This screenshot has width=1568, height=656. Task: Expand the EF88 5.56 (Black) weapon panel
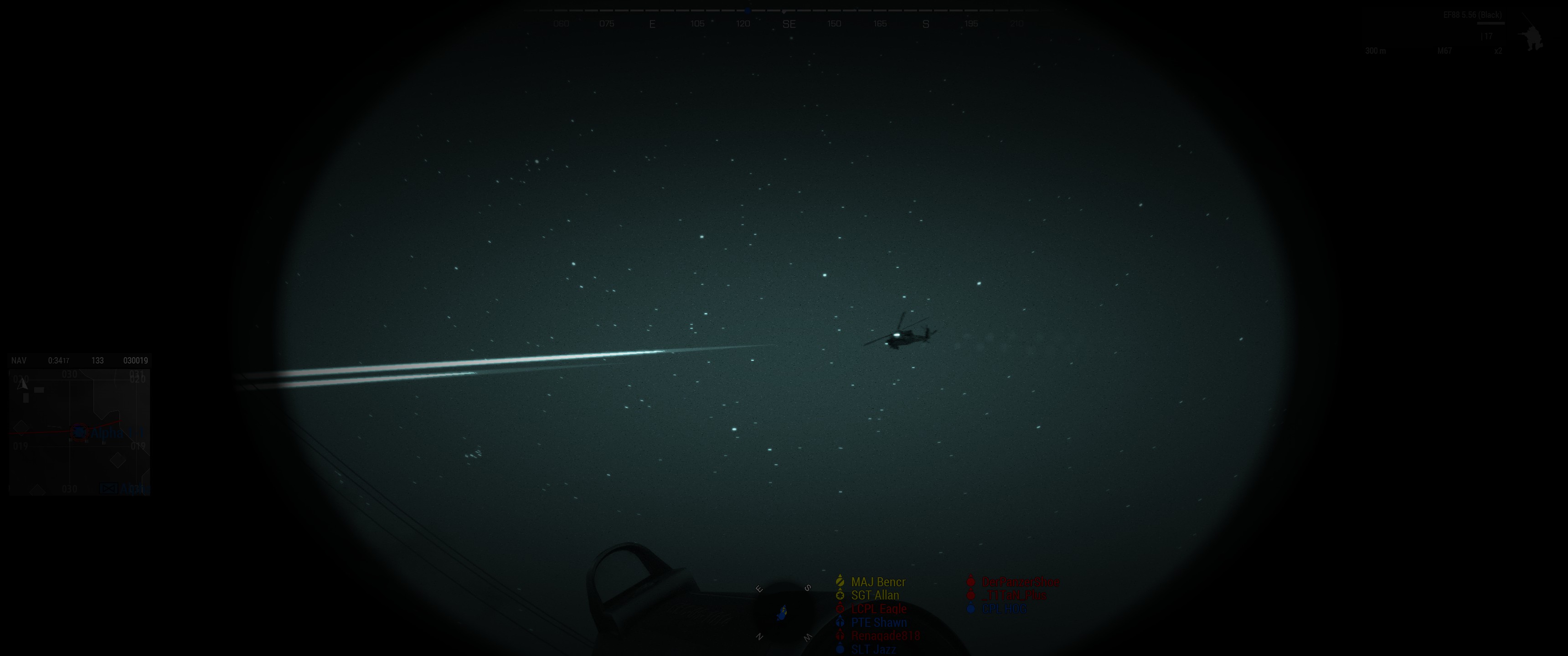click(x=1473, y=16)
